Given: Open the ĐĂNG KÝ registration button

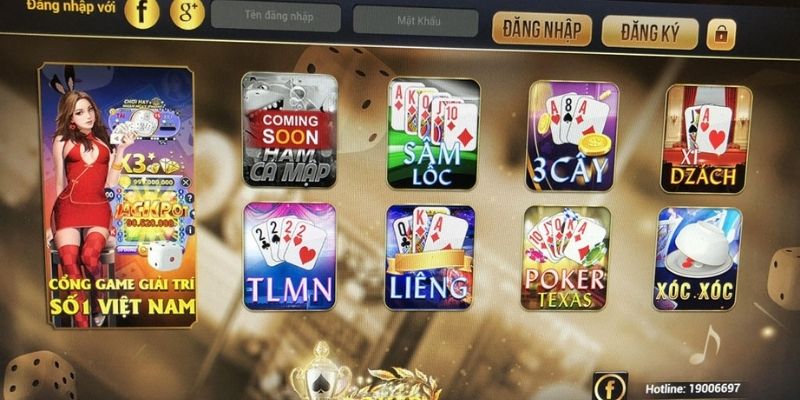Looking at the screenshot, I should (649, 31).
